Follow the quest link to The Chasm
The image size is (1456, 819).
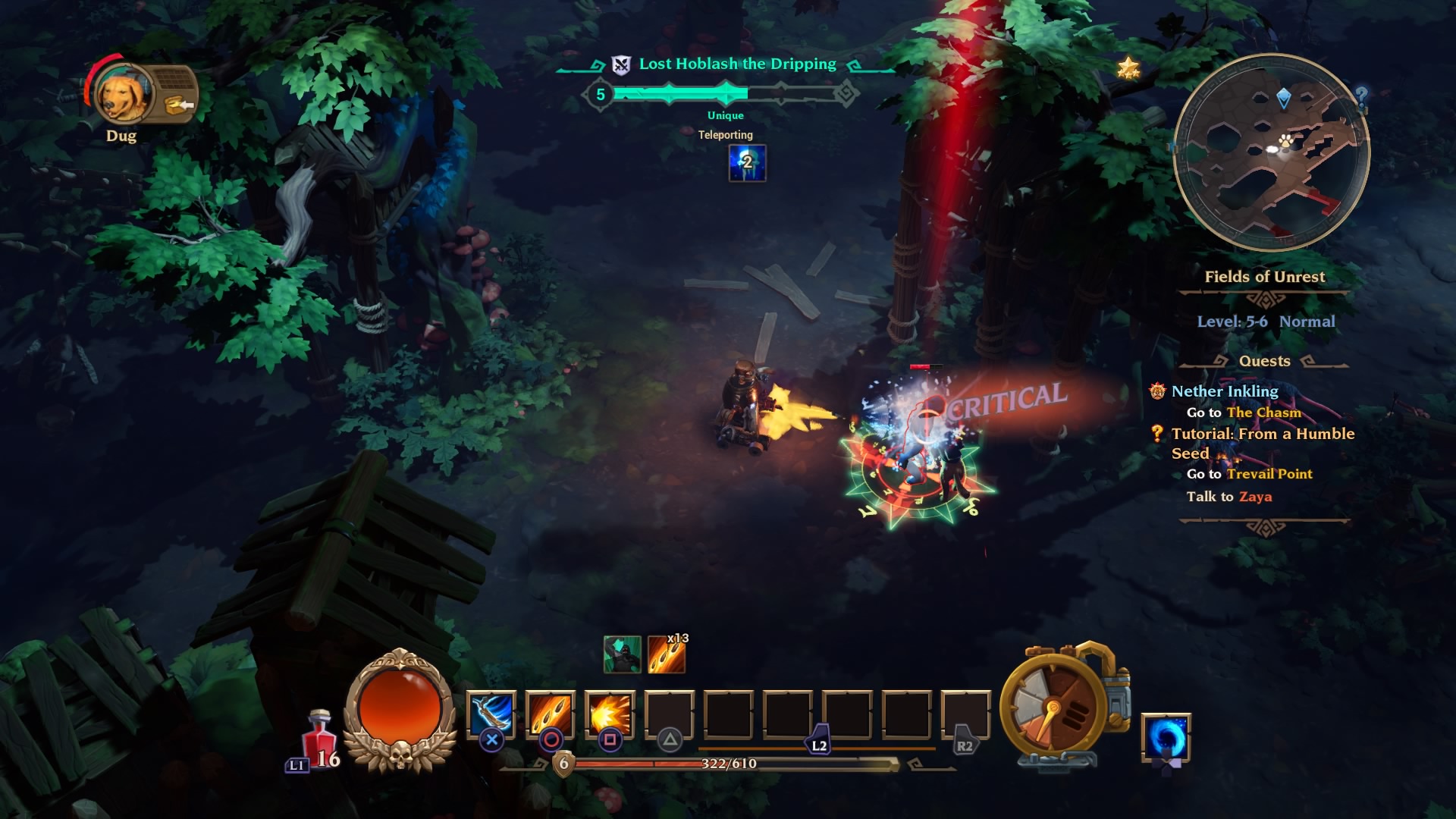[1263, 413]
